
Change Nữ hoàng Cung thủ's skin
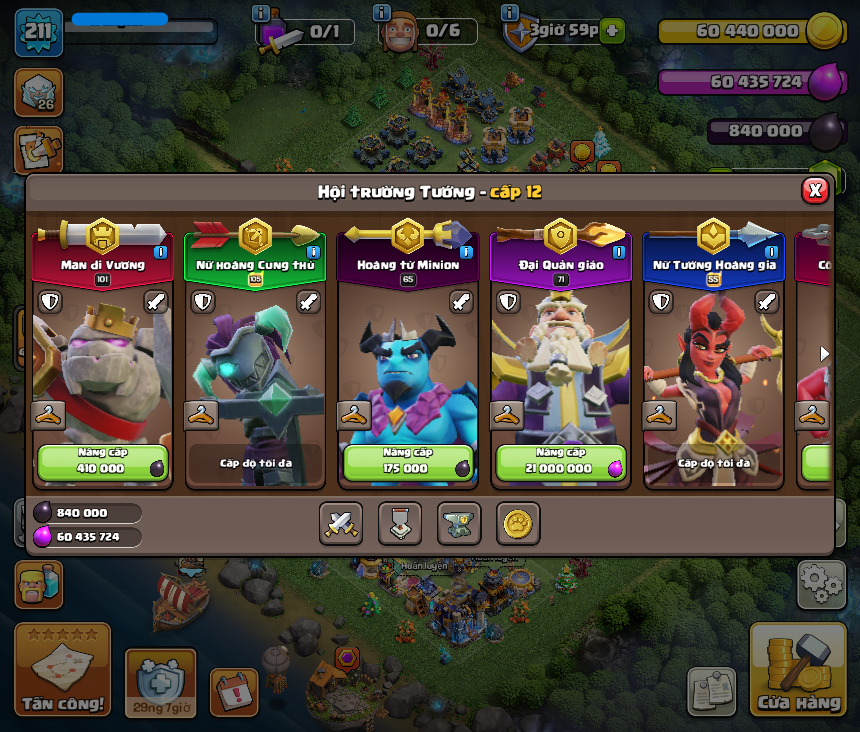[201, 415]
